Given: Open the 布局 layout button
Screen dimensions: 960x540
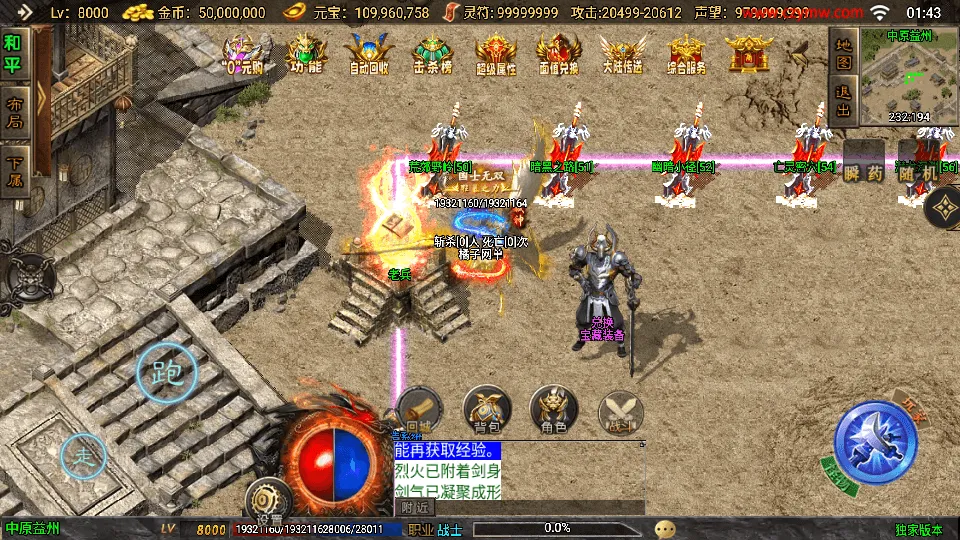Looking at the screenshot, I should (14, 112).
